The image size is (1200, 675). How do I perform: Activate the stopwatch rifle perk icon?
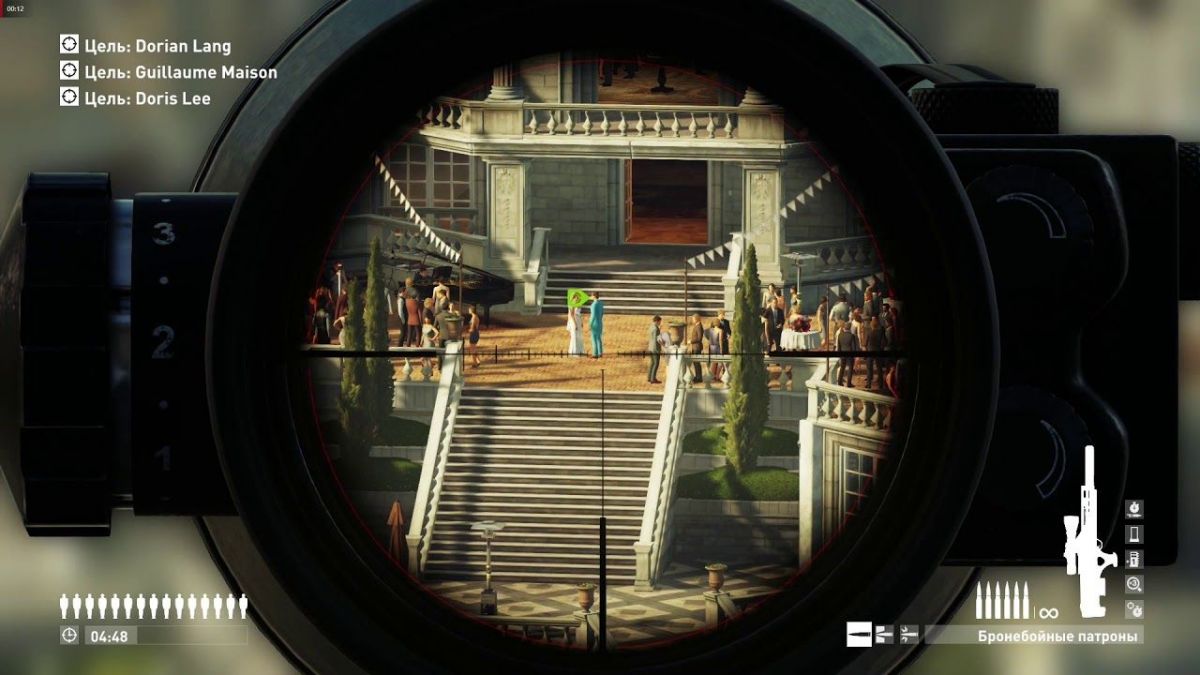(1134, 509)
